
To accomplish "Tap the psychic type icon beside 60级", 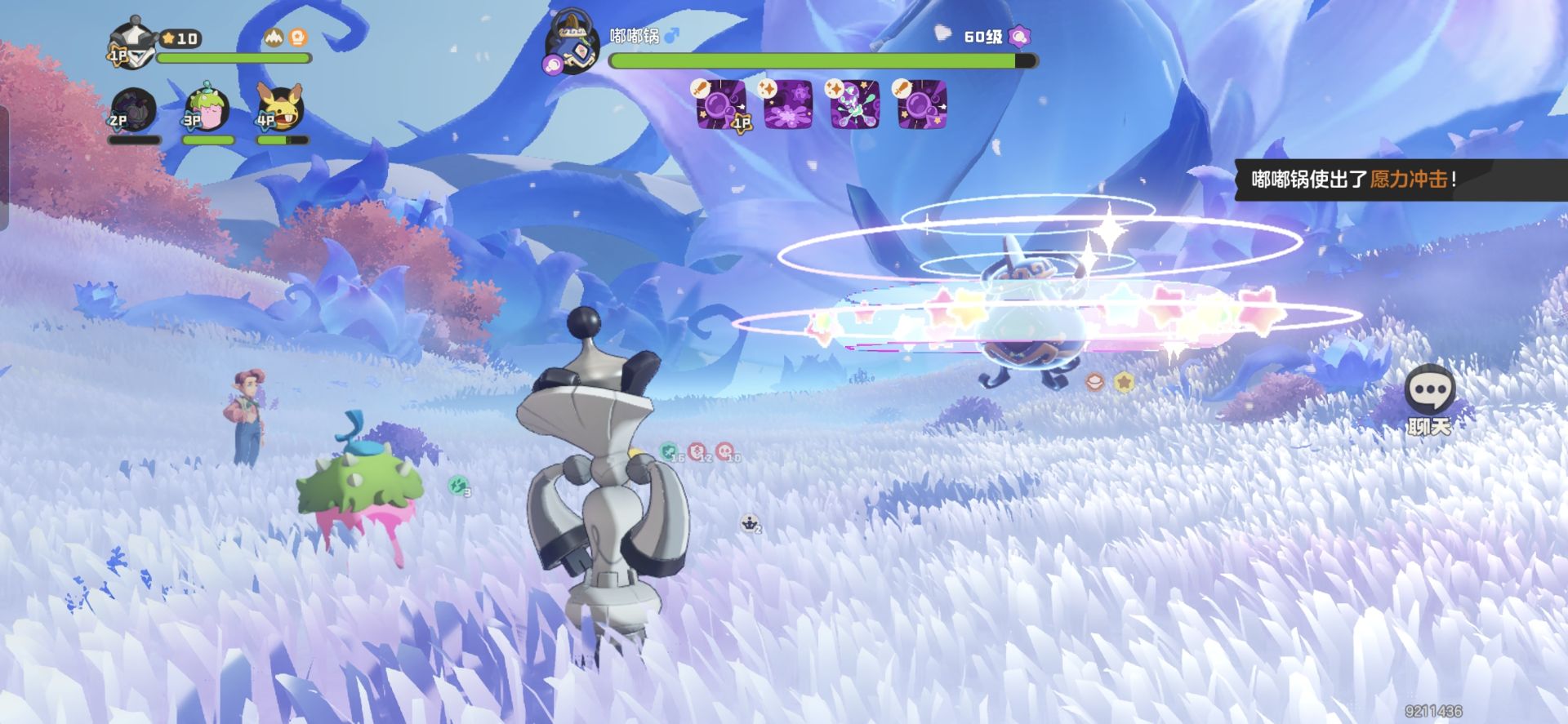I will [x=1018, y=36].
